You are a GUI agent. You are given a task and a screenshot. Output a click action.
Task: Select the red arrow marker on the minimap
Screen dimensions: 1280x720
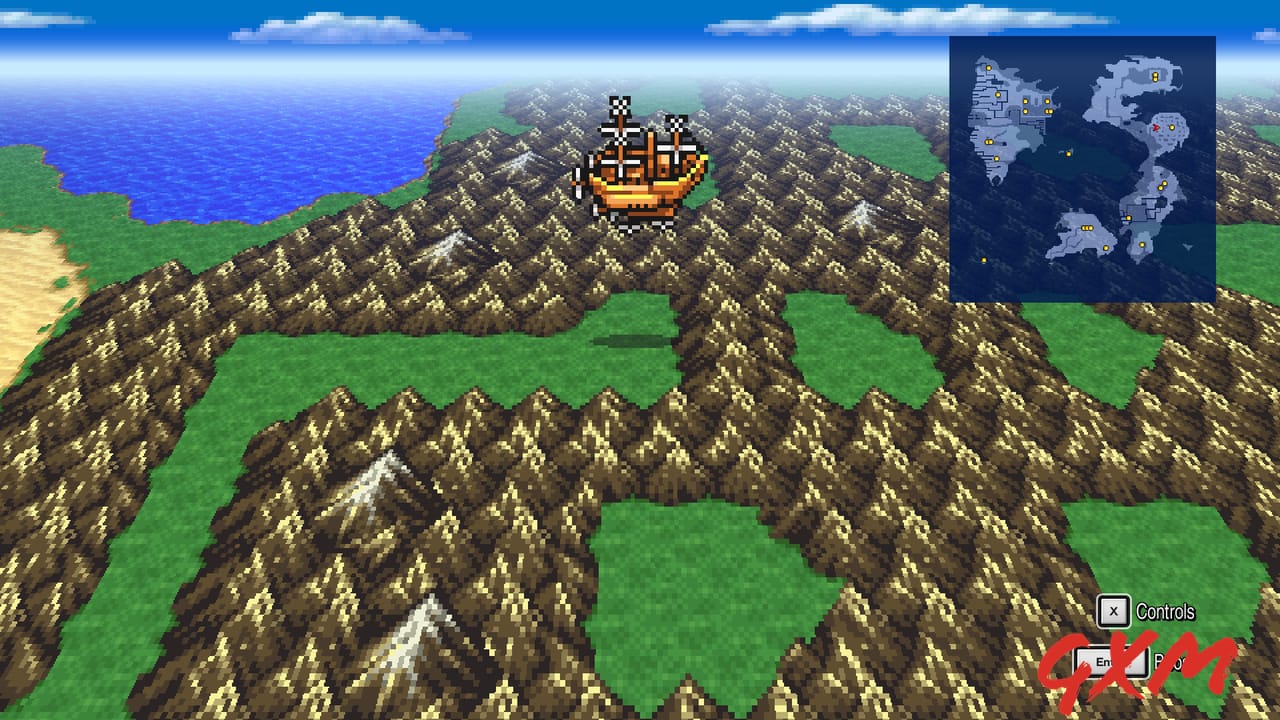(x=1156, y=128)
